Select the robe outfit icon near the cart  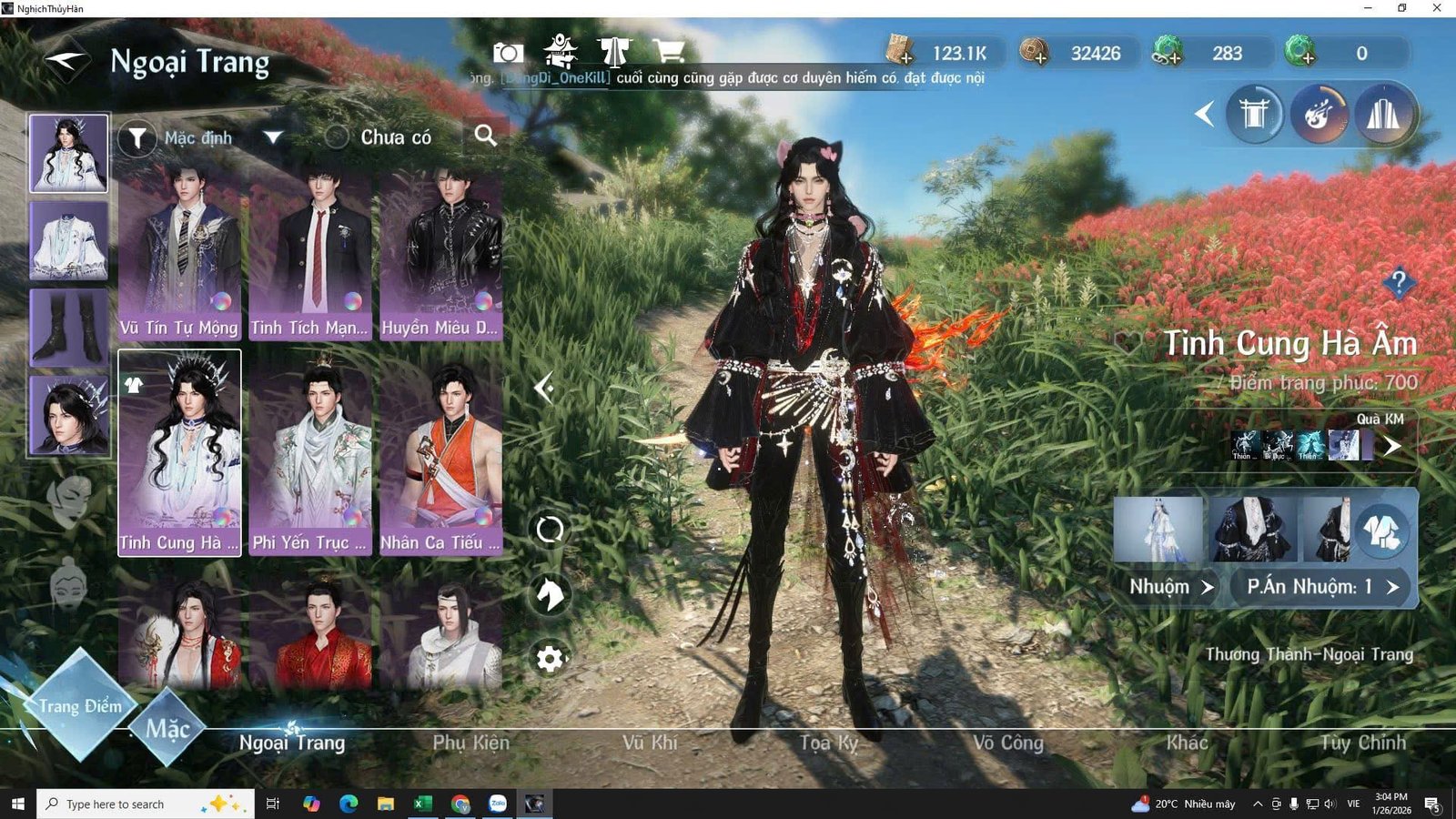(x=616, y=53)
